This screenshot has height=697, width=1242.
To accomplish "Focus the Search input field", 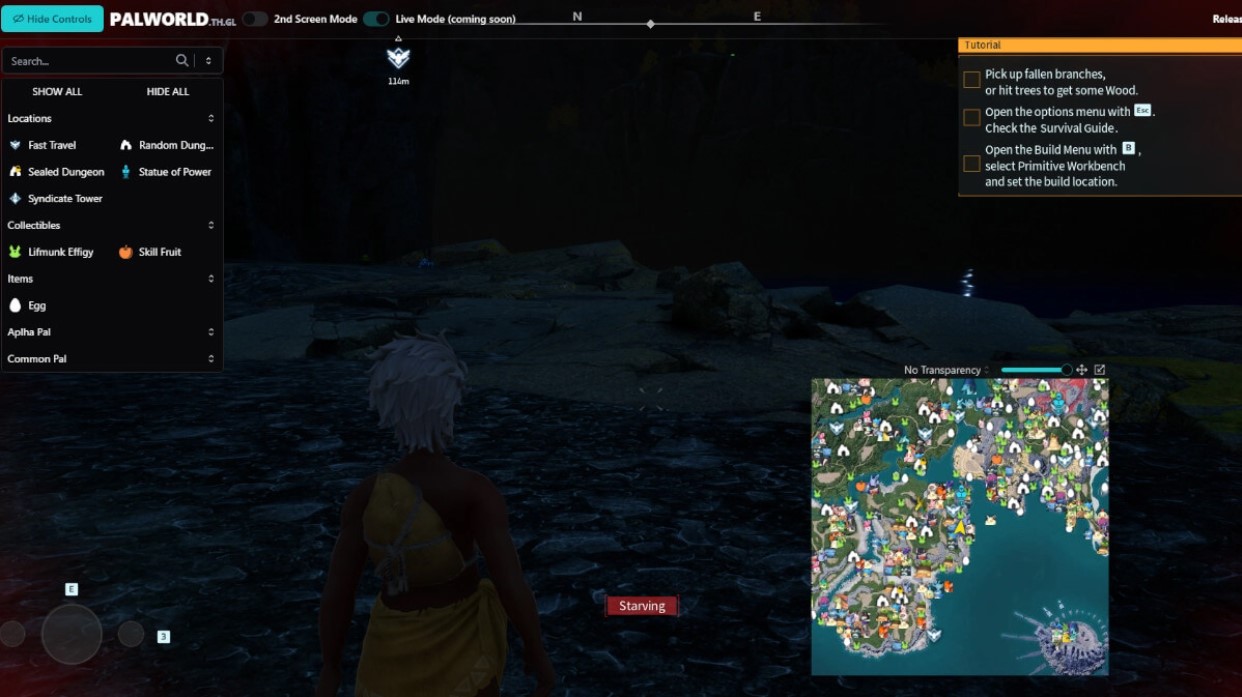I will [90, 61].
